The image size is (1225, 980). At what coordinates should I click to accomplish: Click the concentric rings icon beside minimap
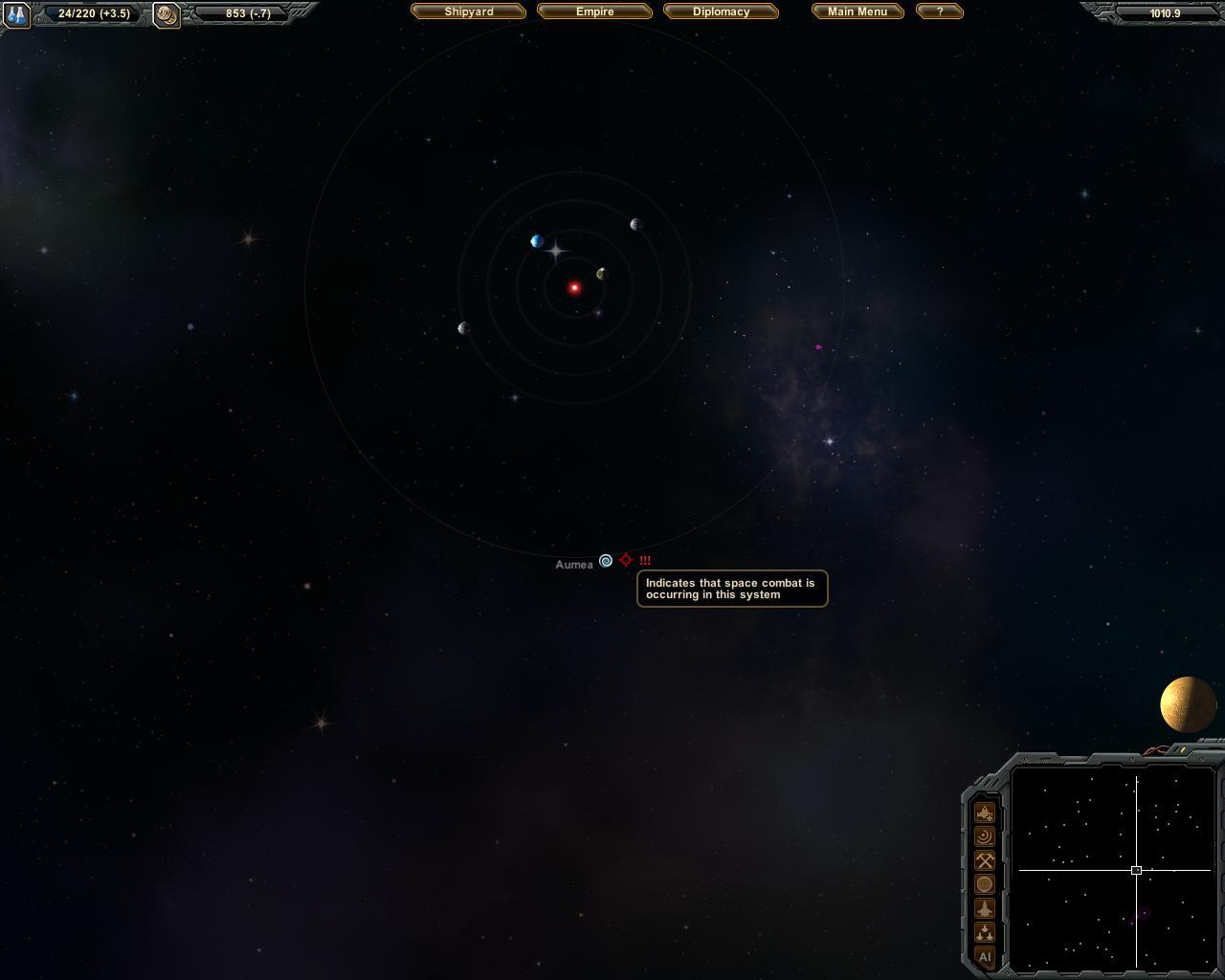(x=985, y=836)
